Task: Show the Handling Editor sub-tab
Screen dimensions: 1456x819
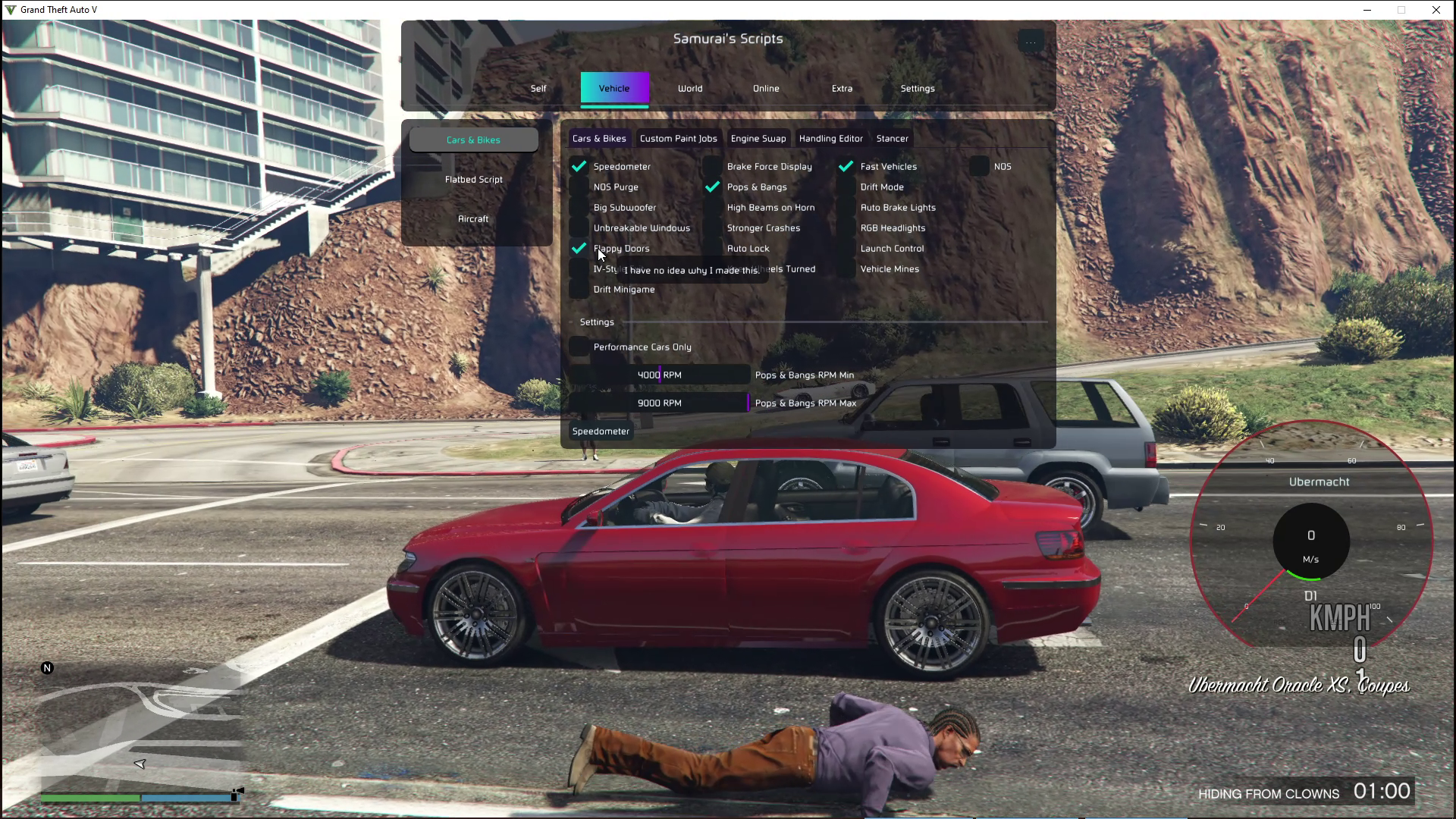Action: click(830, 139)
